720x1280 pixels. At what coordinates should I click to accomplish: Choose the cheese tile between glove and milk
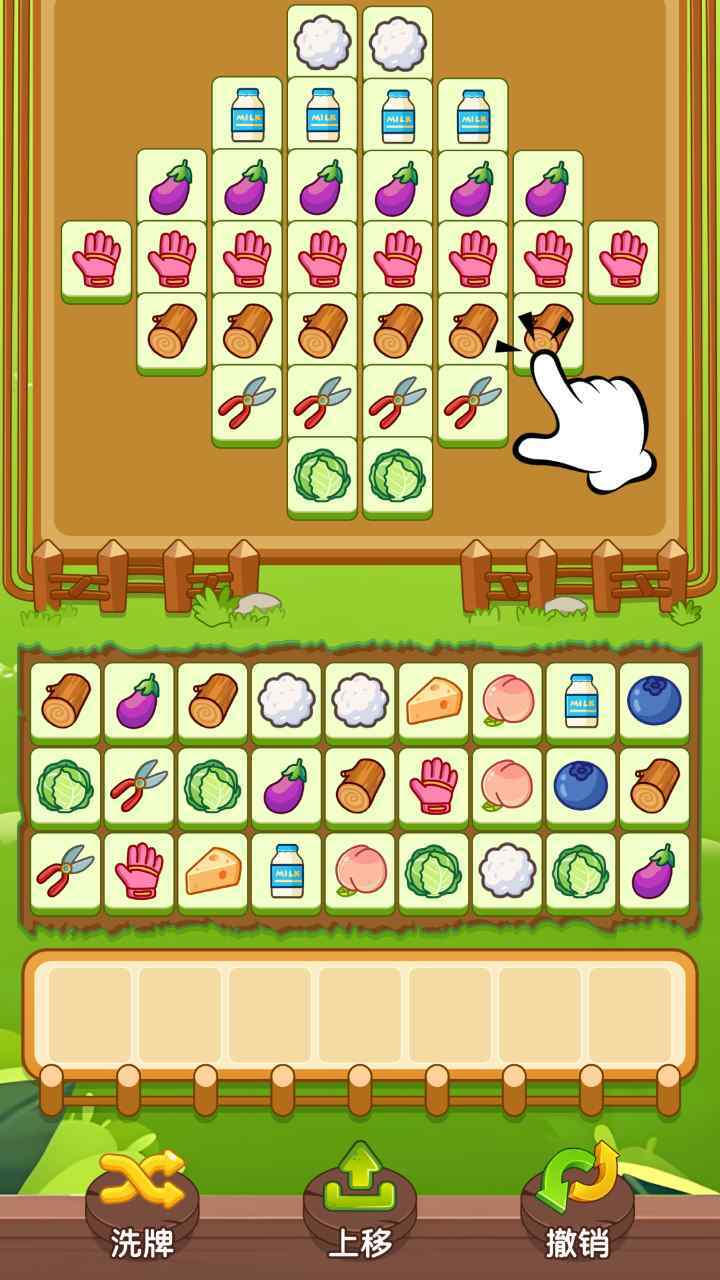pyautogui.click(x=213, y=871)
